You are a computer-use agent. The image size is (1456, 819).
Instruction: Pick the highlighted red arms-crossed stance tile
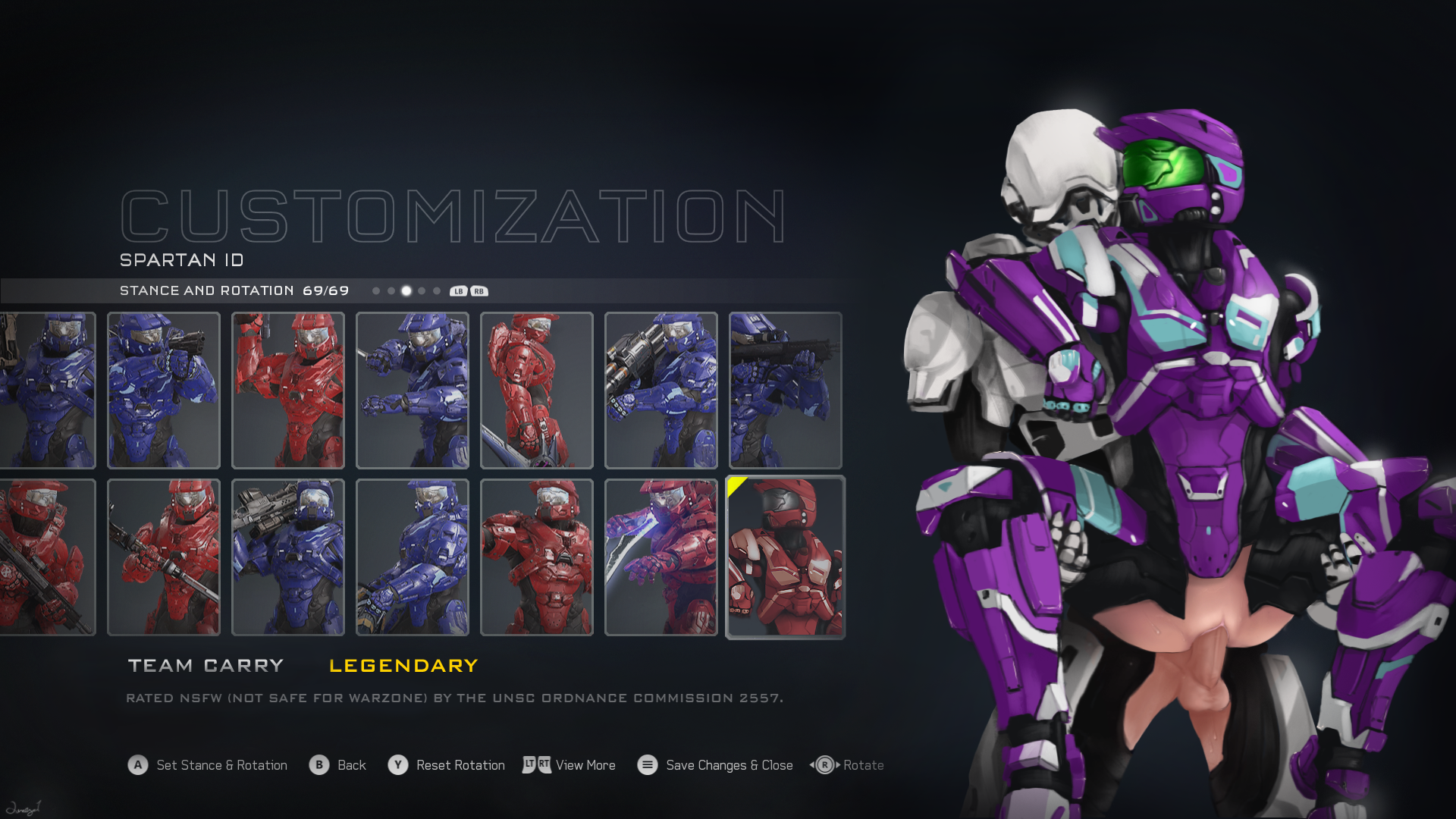click(786, 557)
